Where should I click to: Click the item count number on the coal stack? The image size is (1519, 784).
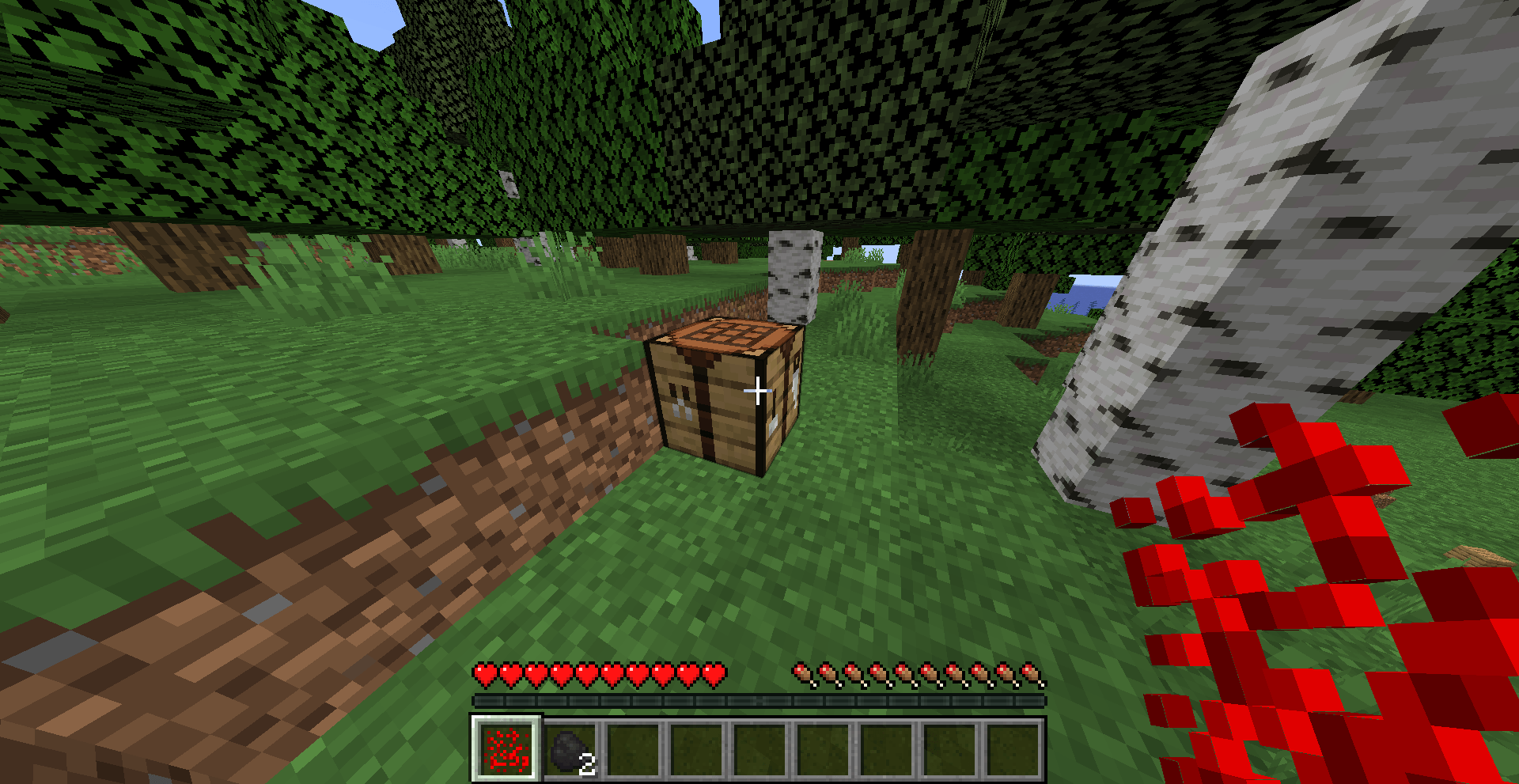pos(587,764)
